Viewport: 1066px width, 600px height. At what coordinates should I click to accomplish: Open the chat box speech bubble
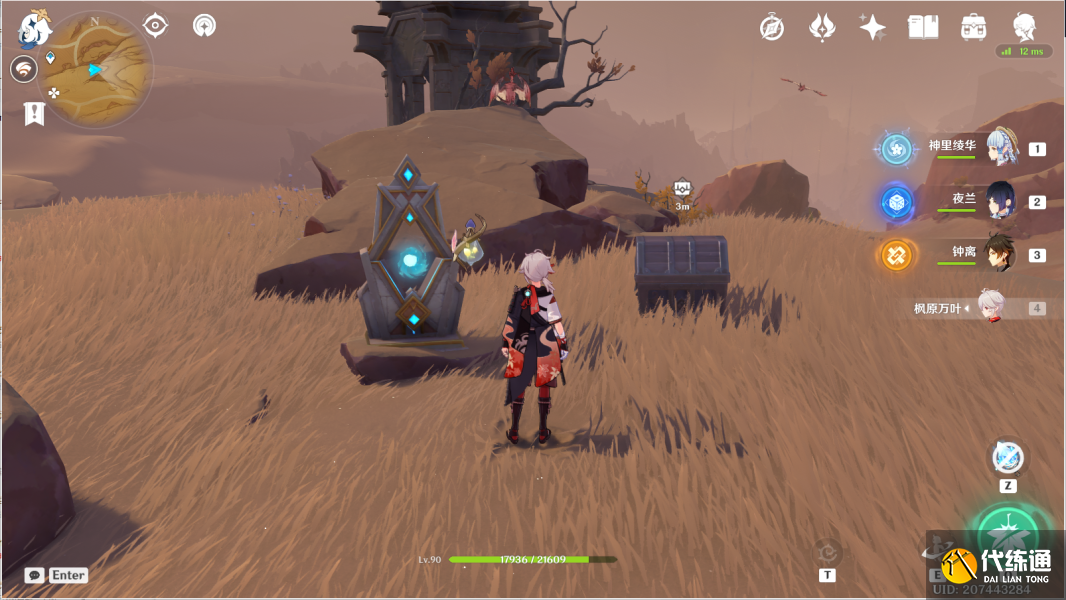pos(35,575)
